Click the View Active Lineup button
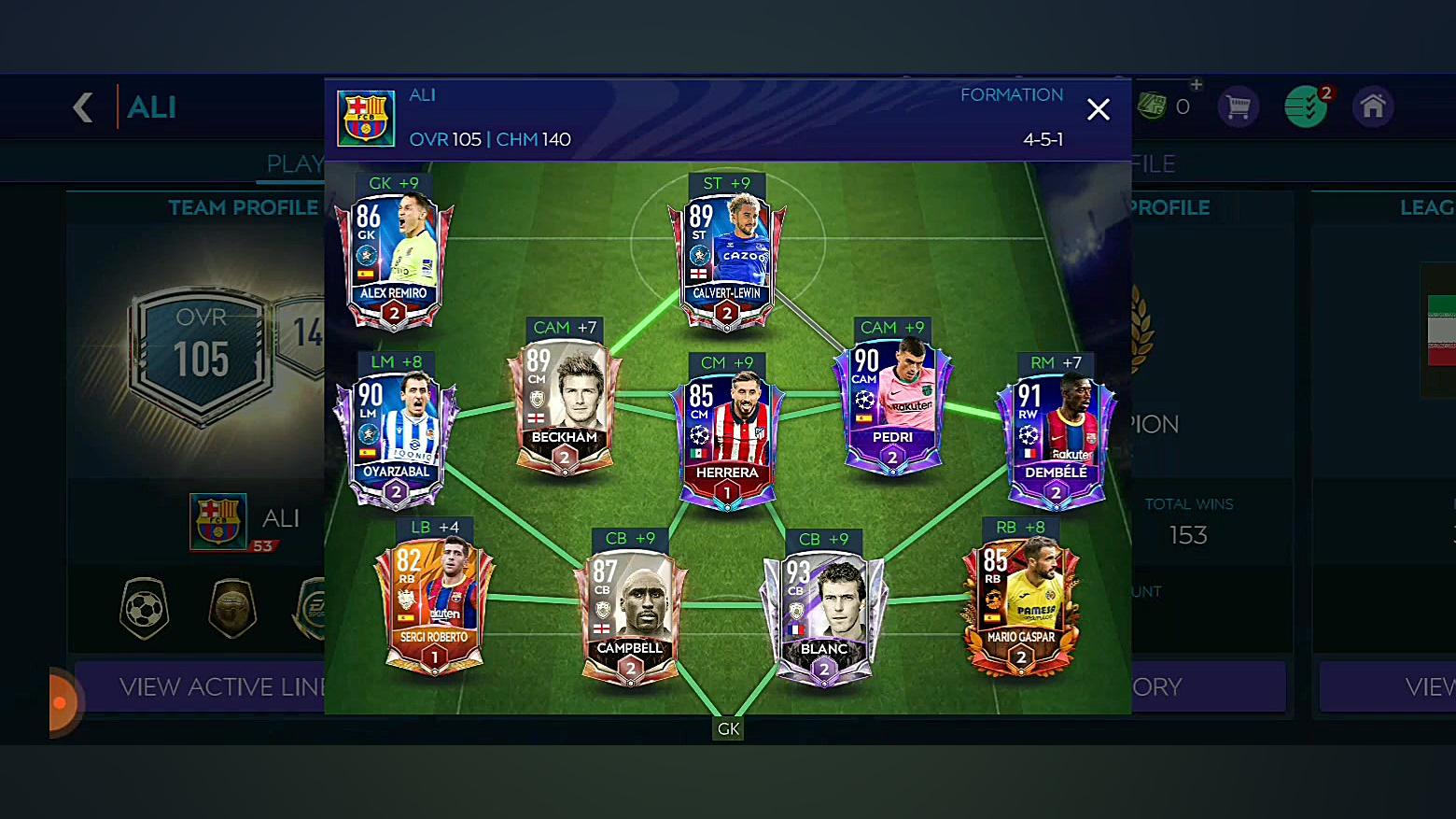 point(215,687)
